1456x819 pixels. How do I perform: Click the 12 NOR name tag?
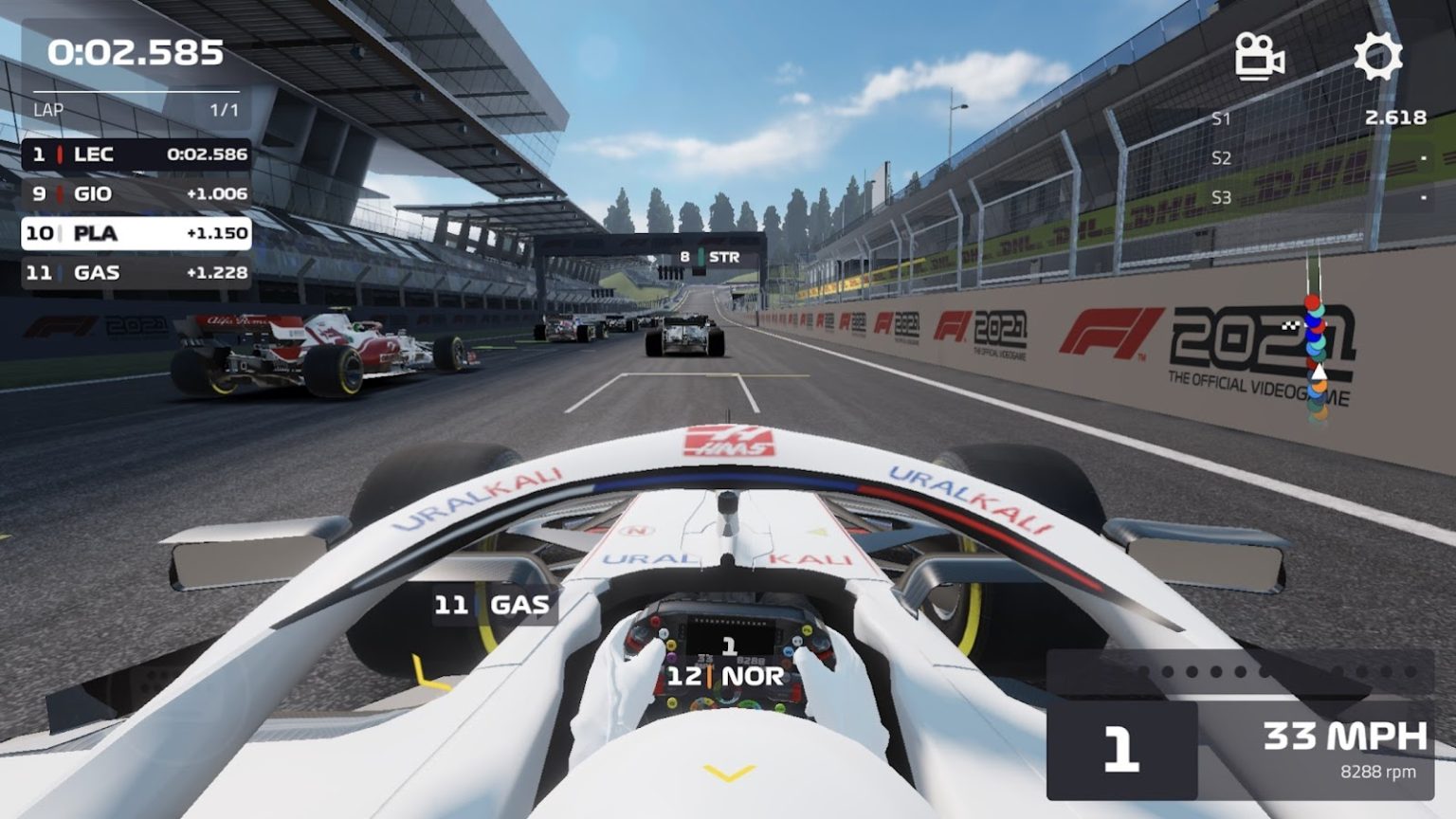click(726, 678)
